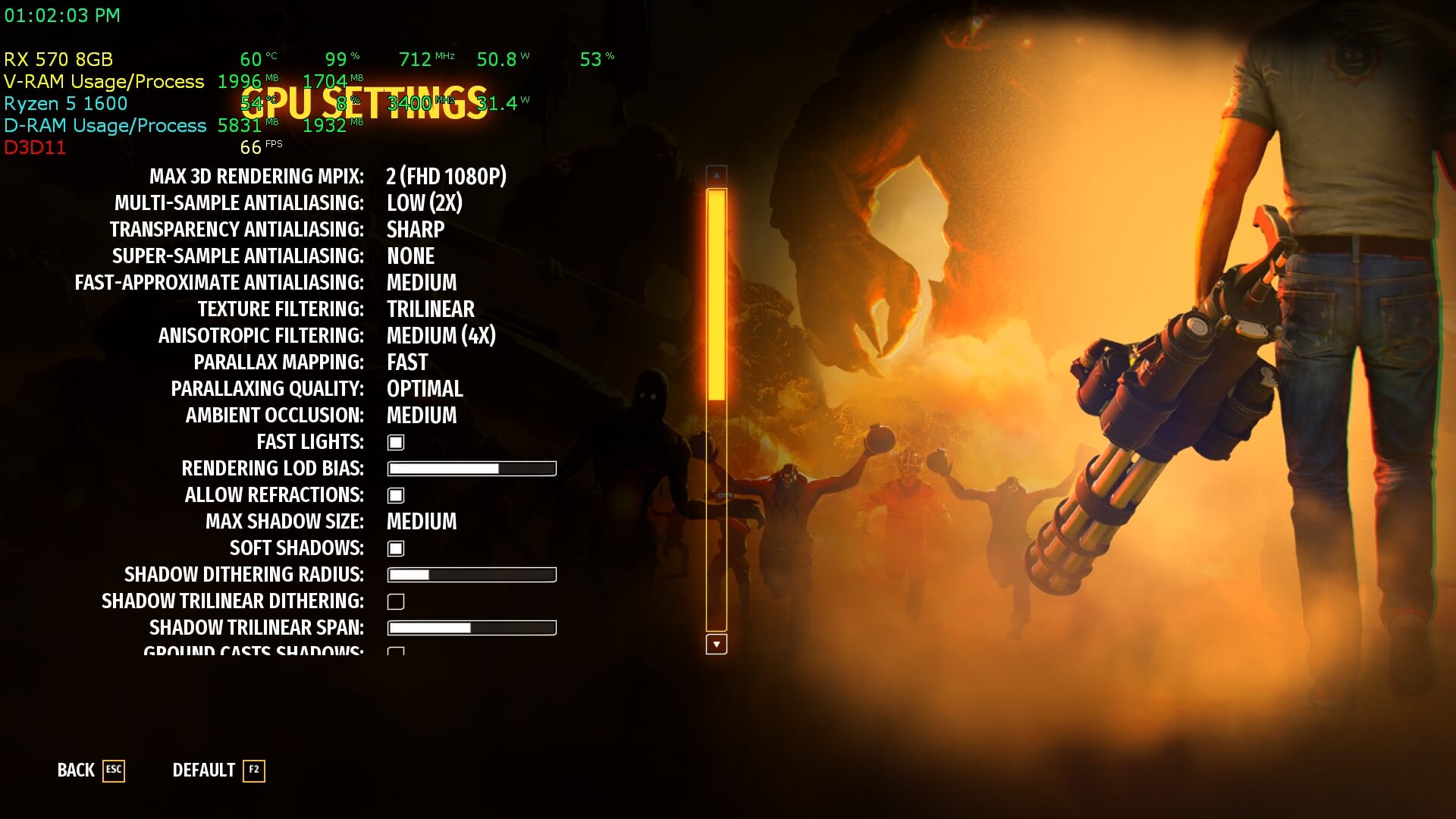Toggle the Fast Lights checkbox

(x=396, y=442)
